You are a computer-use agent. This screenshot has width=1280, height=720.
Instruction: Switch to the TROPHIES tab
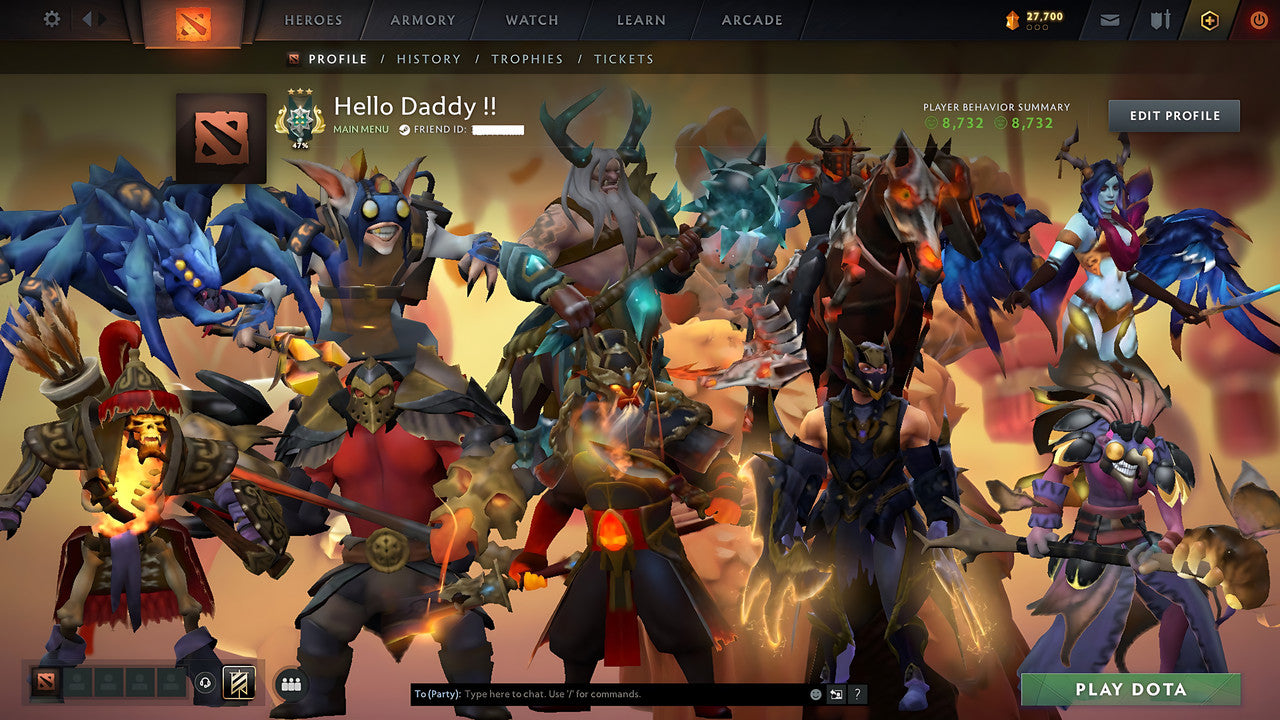529,59
